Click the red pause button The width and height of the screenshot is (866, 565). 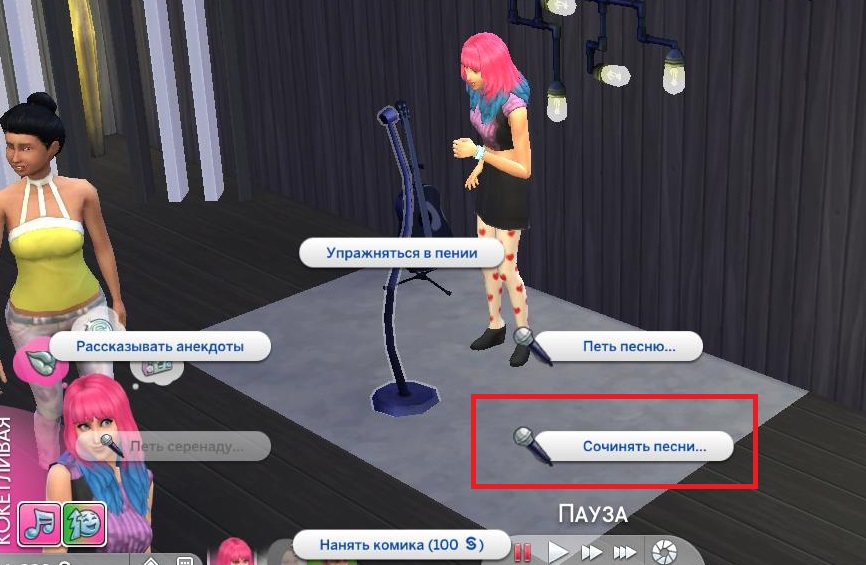click(522, 551)
